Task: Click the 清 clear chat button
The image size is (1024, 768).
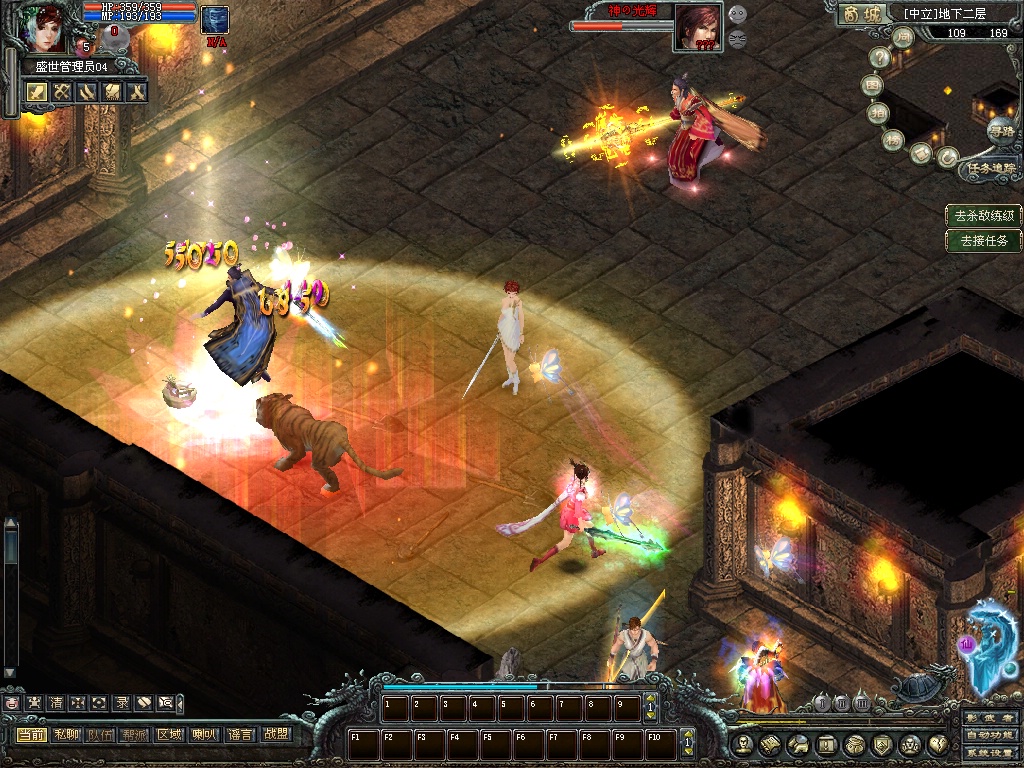Action: pos(56,703)
